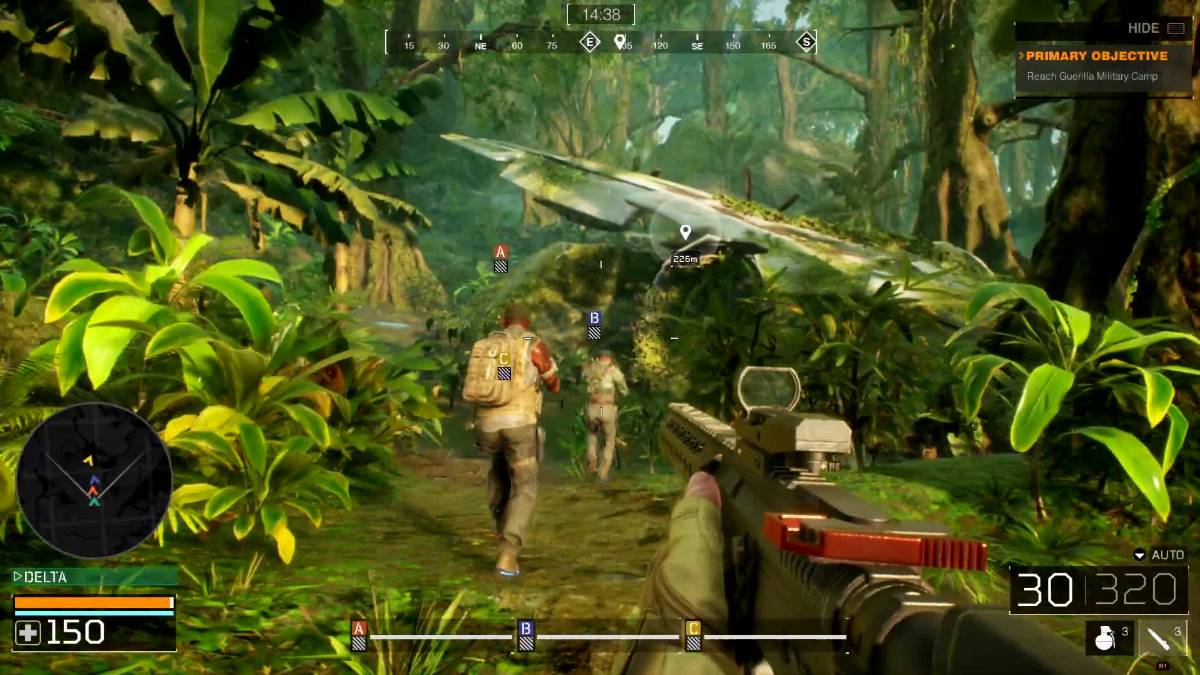Click the S marker on compass

click(805, 41)
